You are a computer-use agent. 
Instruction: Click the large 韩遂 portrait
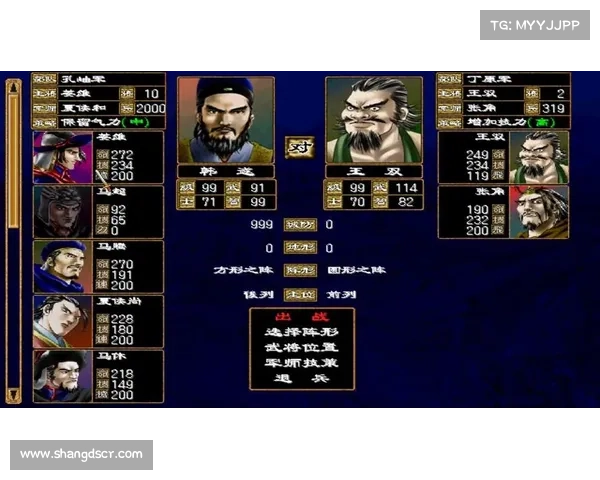pyautogui.click(x=225, y=120)
